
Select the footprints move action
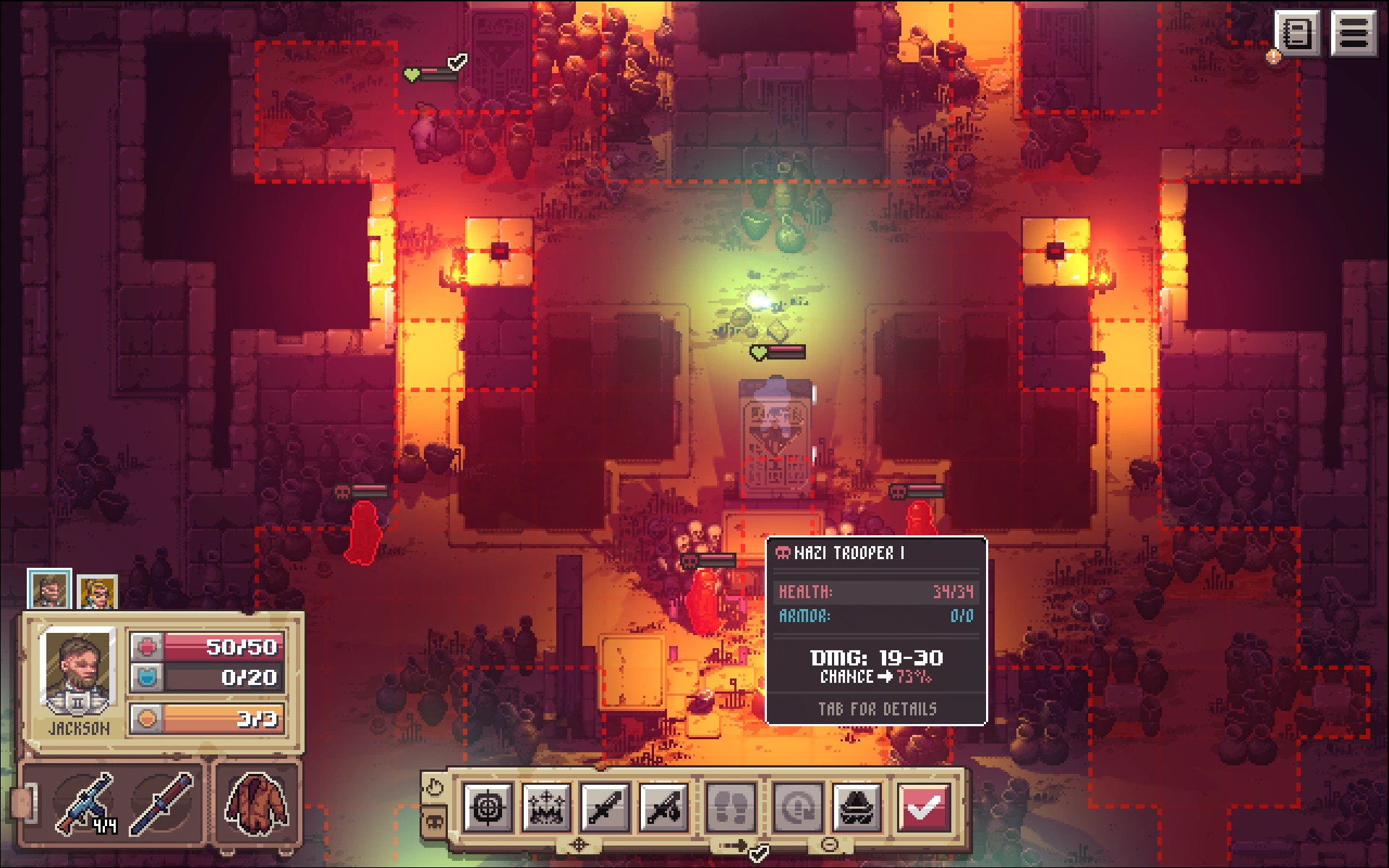[731, 807]
